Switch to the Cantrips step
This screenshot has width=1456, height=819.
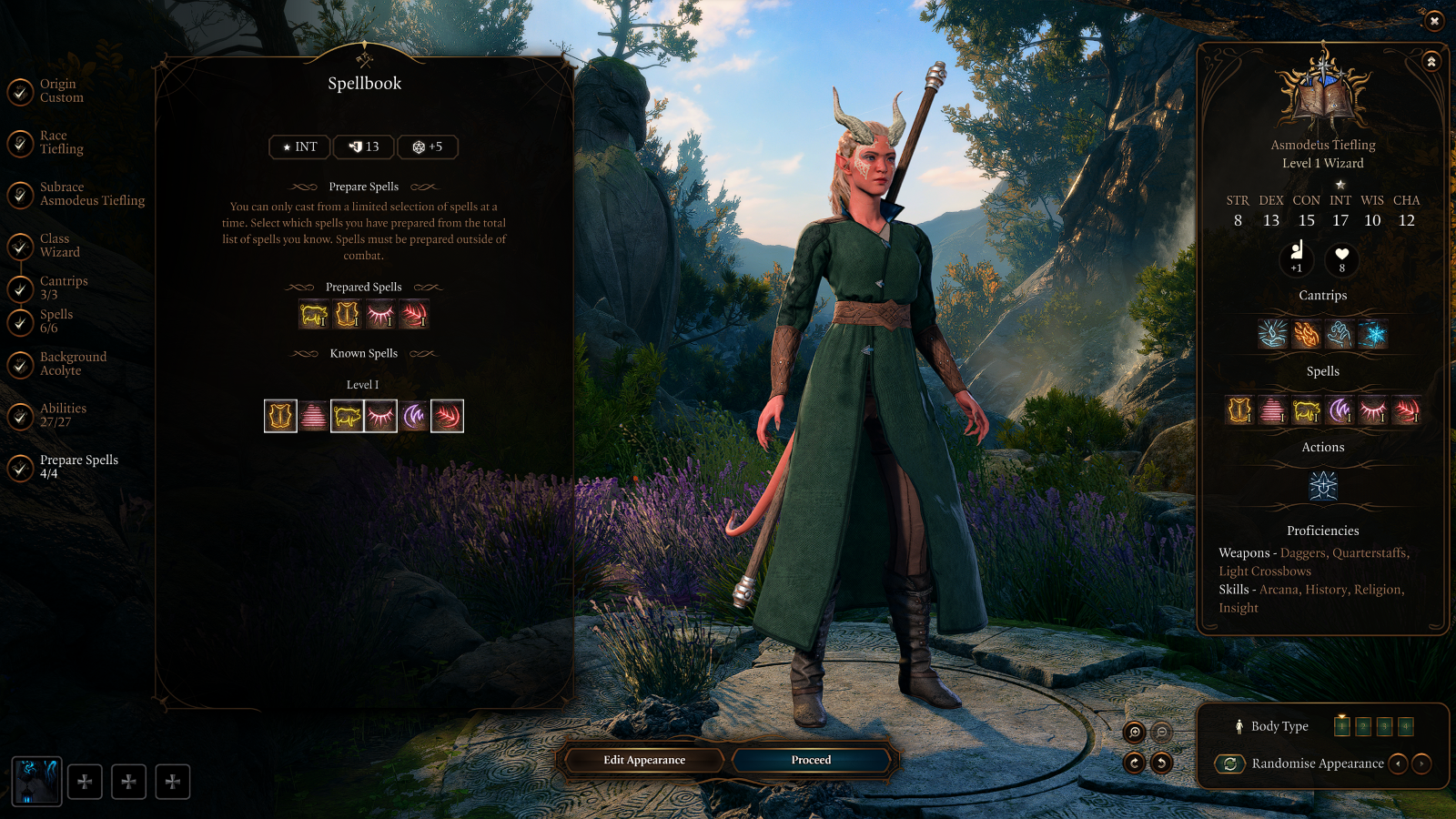click(x=63, y=288)
